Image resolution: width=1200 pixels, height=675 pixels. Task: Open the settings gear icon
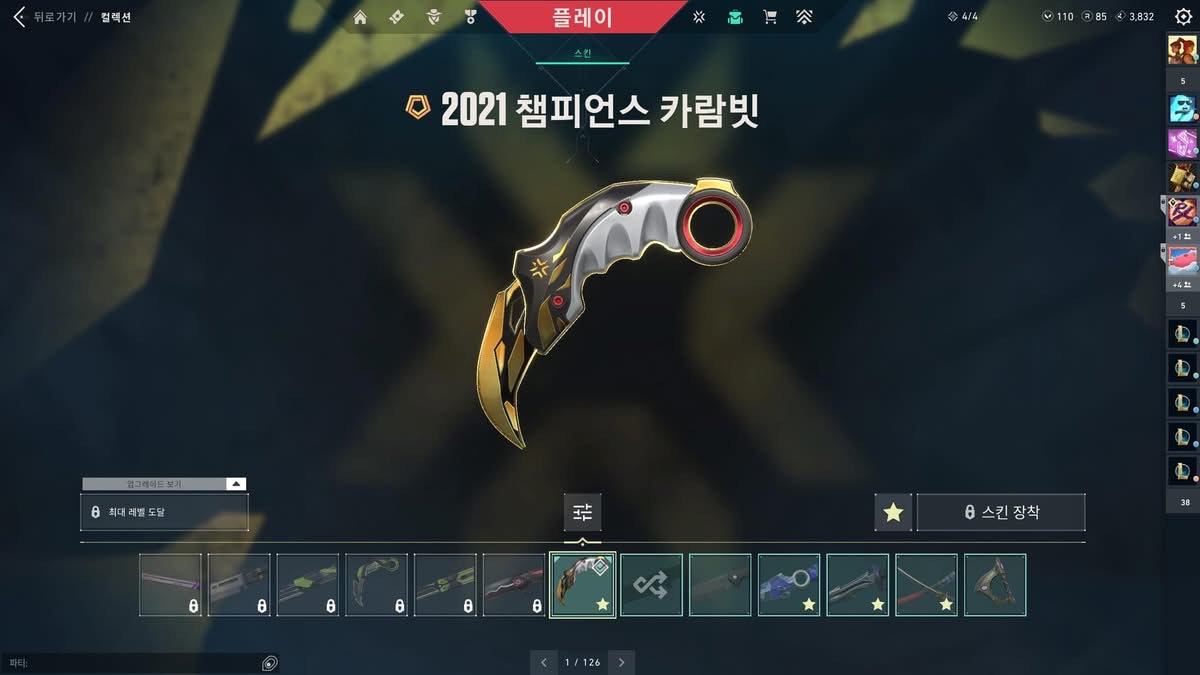1183,17
